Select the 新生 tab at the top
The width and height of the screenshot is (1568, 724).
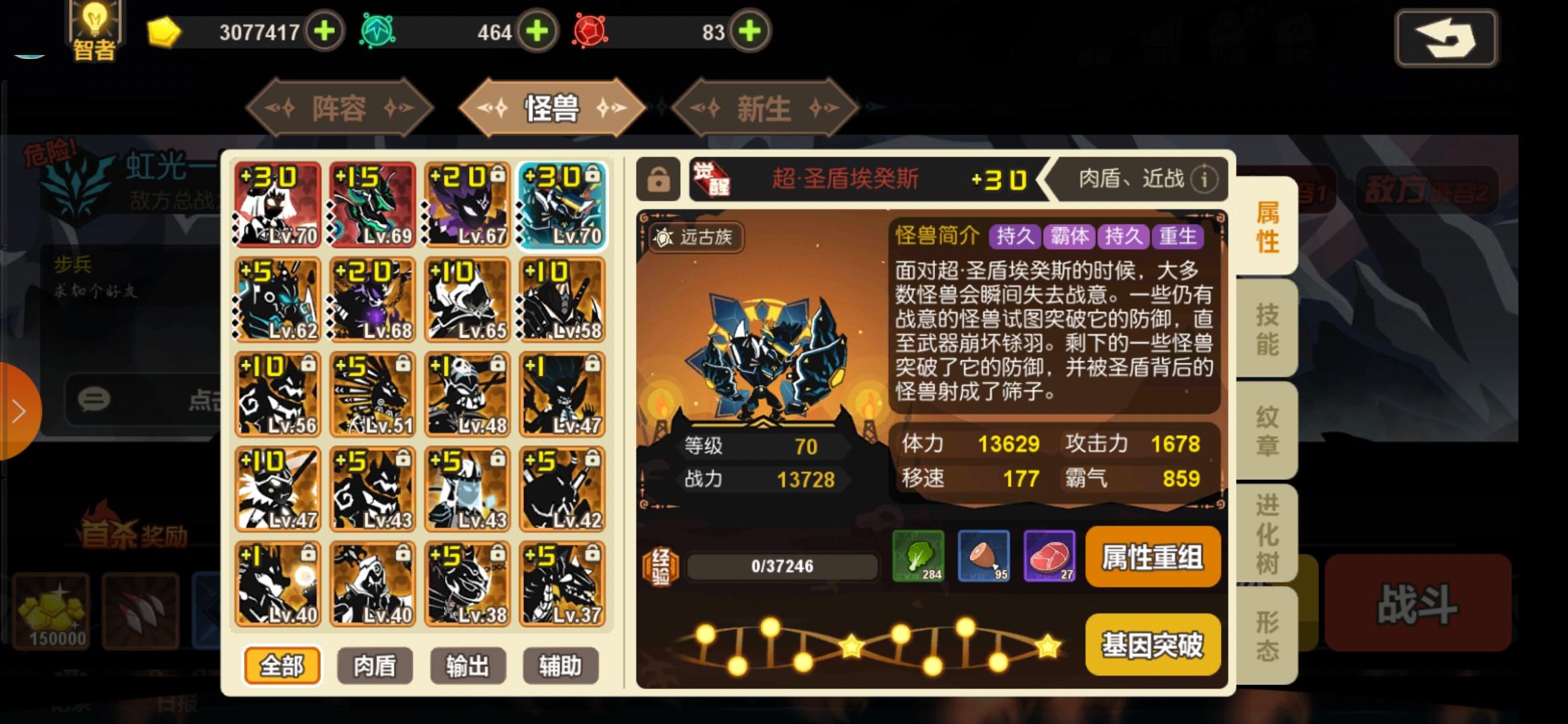click(x=764, y=107)
